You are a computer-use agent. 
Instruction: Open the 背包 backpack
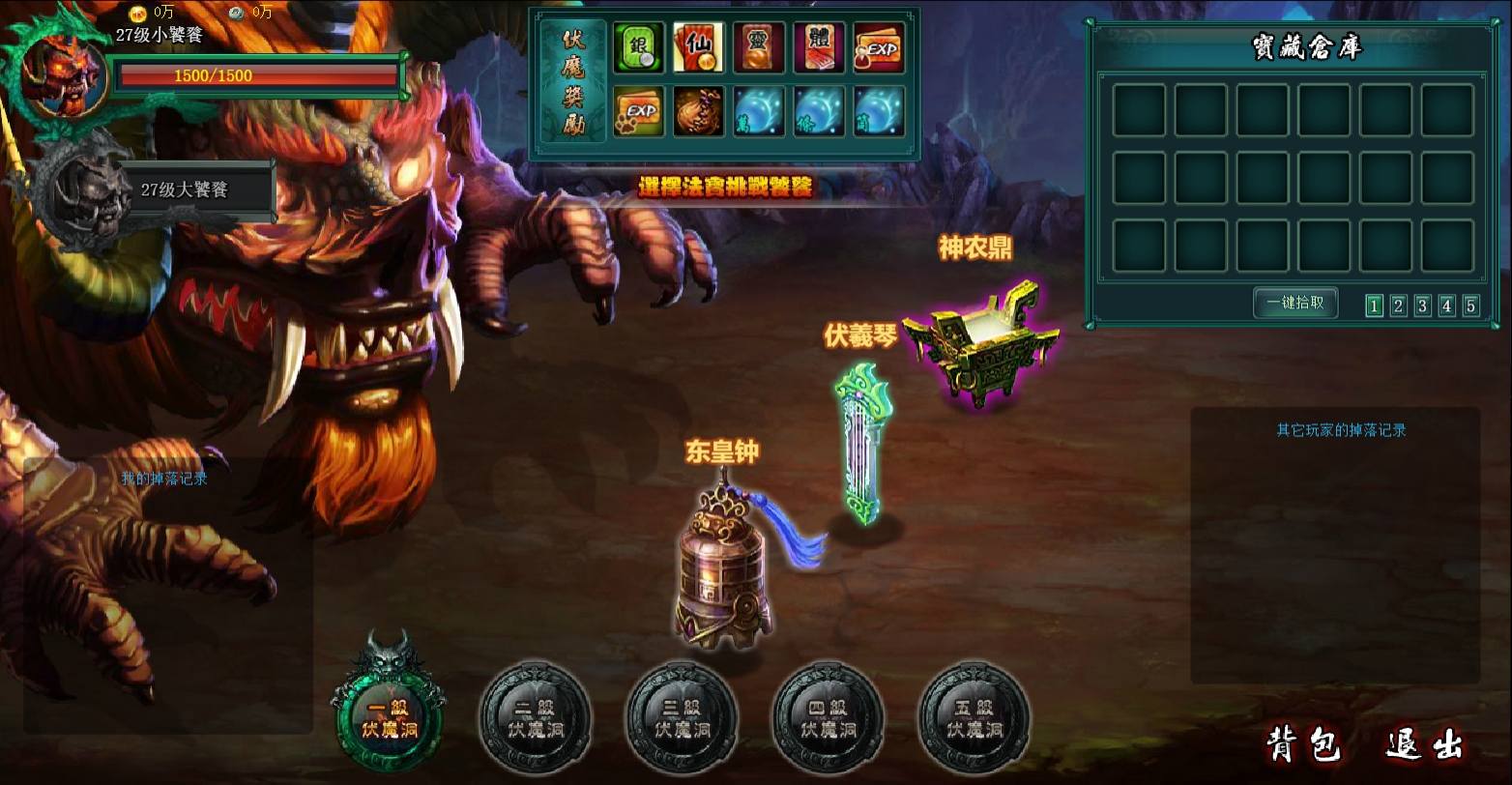1304,745
